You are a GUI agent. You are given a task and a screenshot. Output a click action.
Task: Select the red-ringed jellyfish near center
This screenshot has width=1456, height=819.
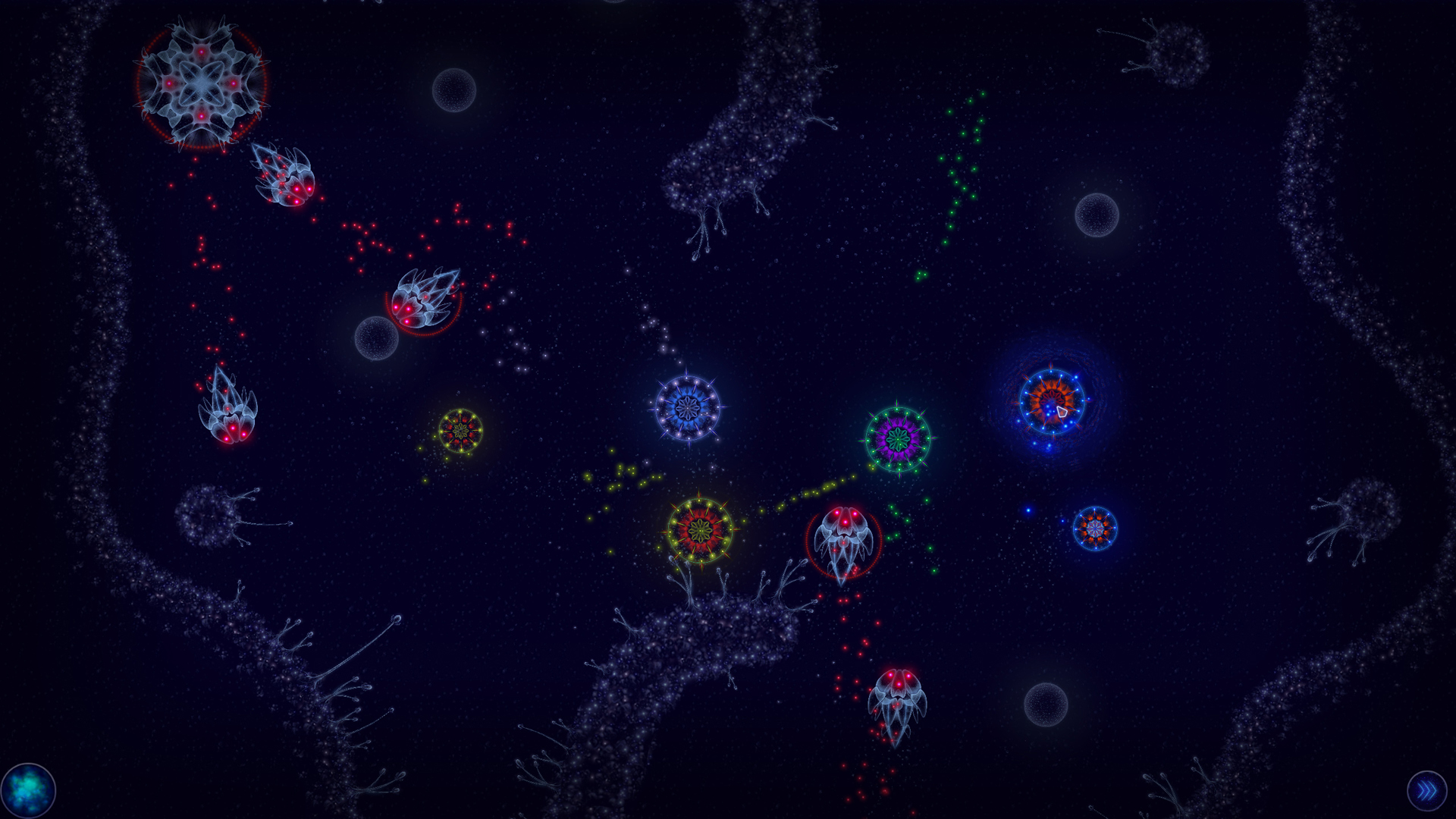[x=844, y=542]
